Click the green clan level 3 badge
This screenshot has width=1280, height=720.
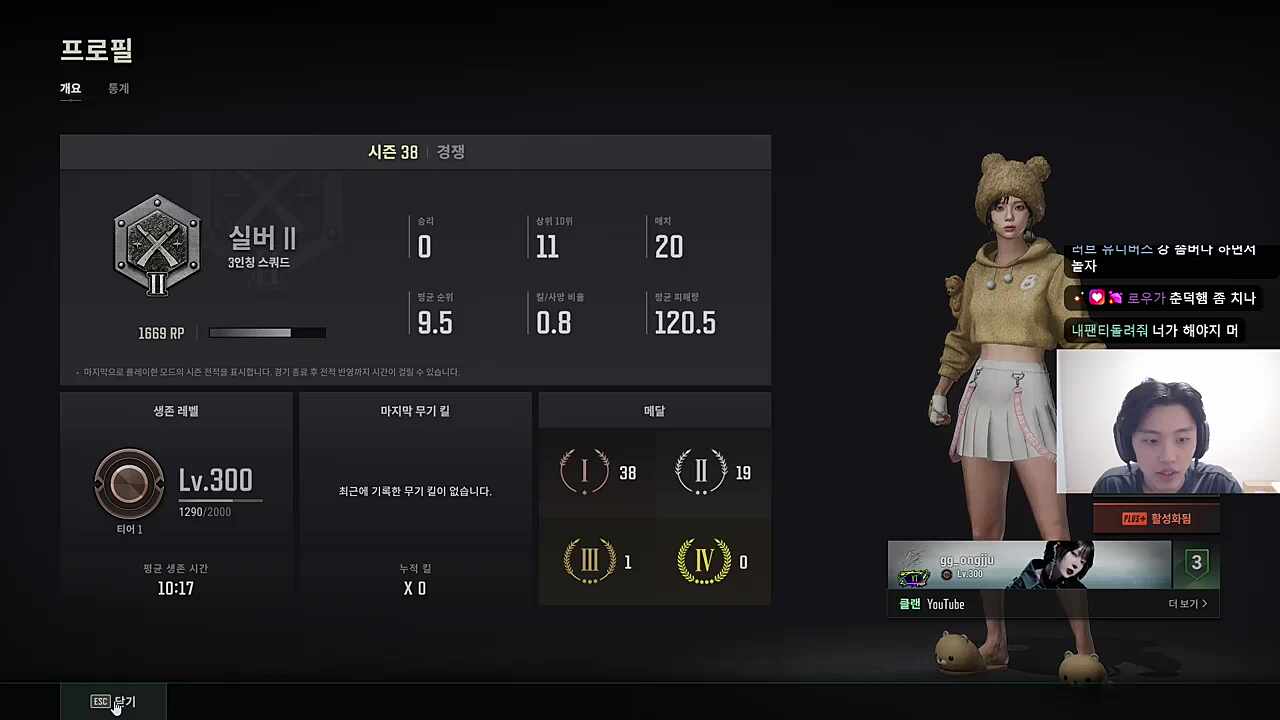tap(1196, 562)
